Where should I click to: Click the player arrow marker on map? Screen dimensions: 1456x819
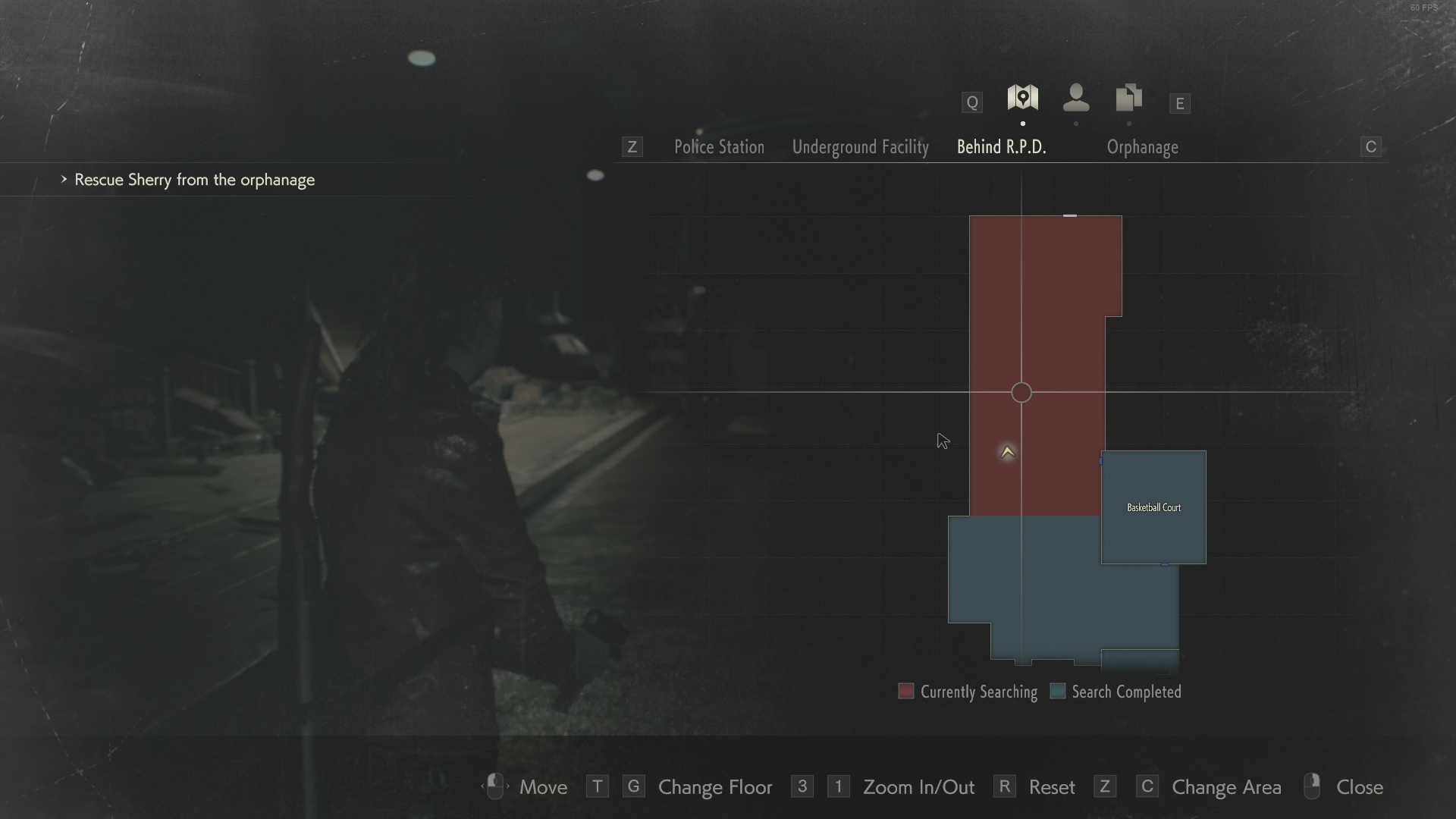(1007, 453)
